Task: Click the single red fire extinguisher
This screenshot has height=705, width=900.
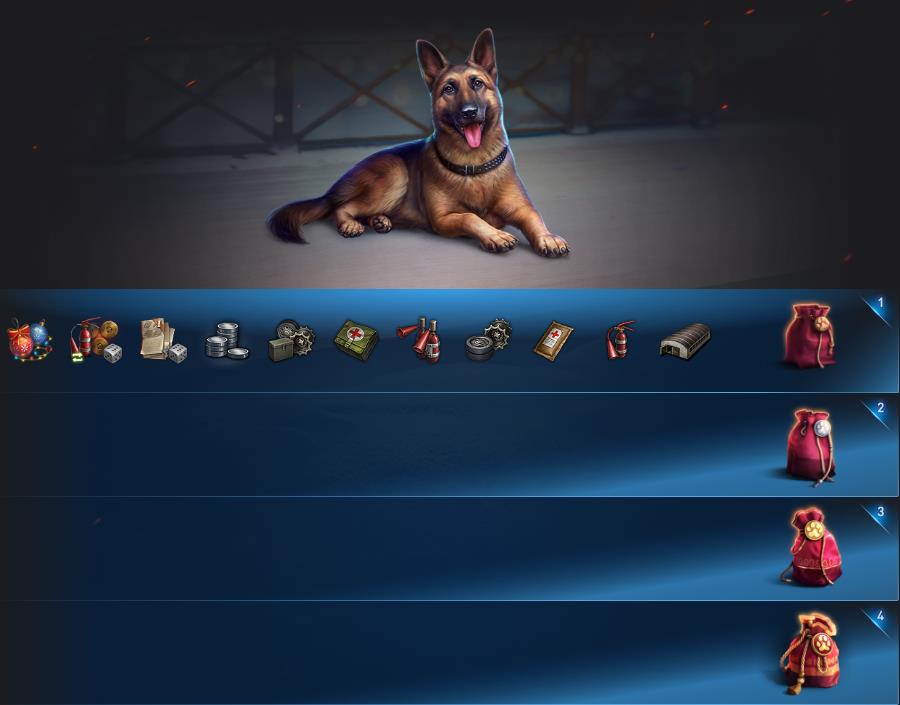Action: 620,340
